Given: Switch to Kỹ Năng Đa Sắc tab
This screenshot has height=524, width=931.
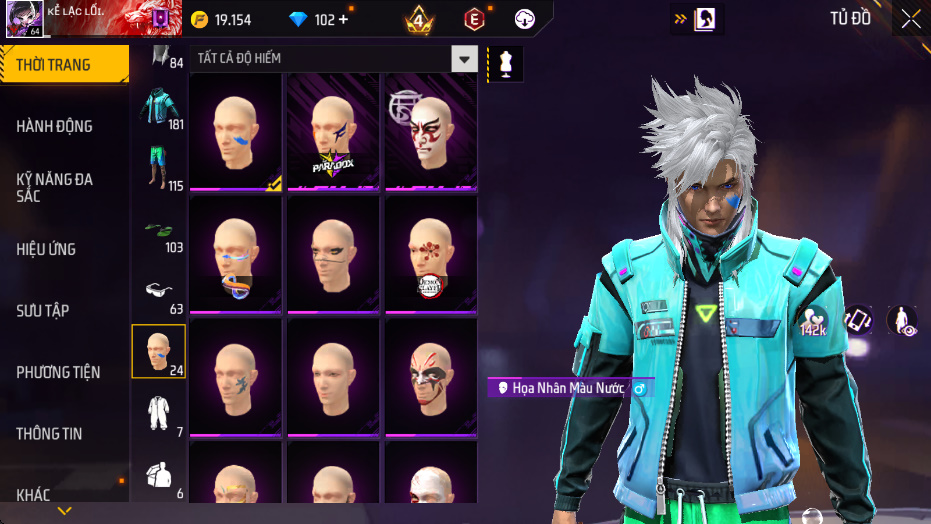Looking at the screenshot, I should [55, 187].
